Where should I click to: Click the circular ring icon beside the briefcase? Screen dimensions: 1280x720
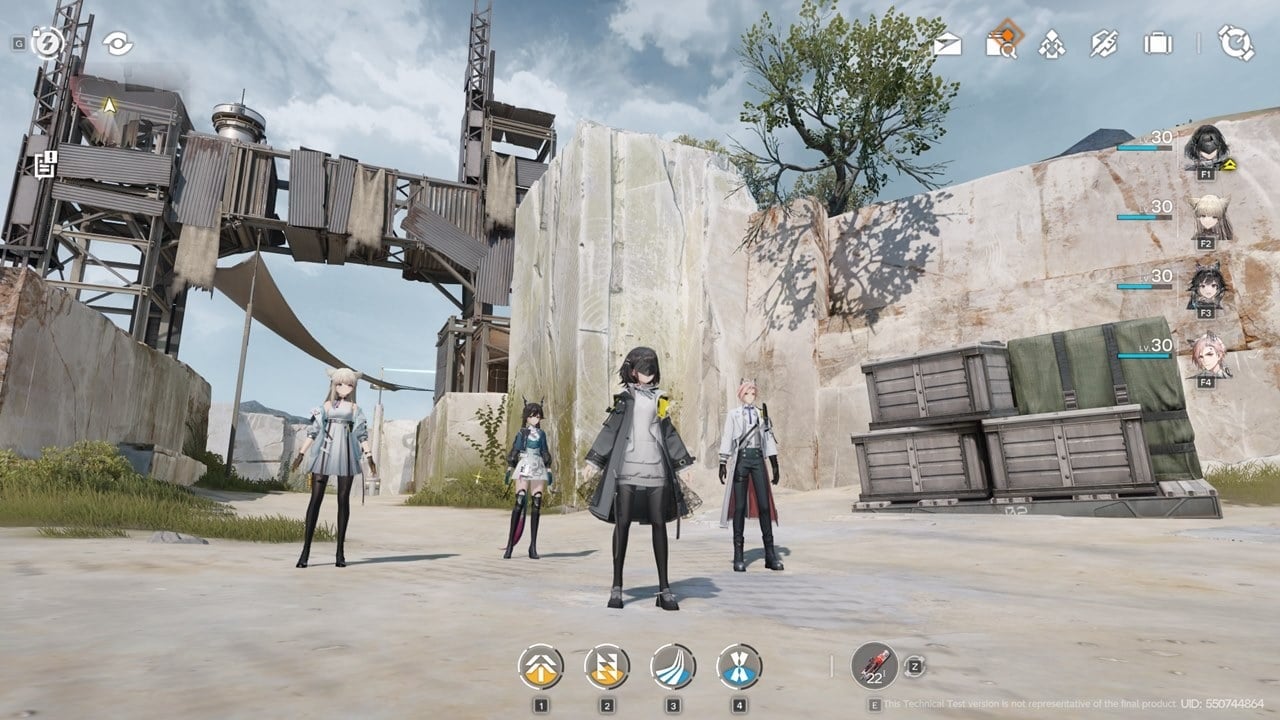click(1235, 43)
